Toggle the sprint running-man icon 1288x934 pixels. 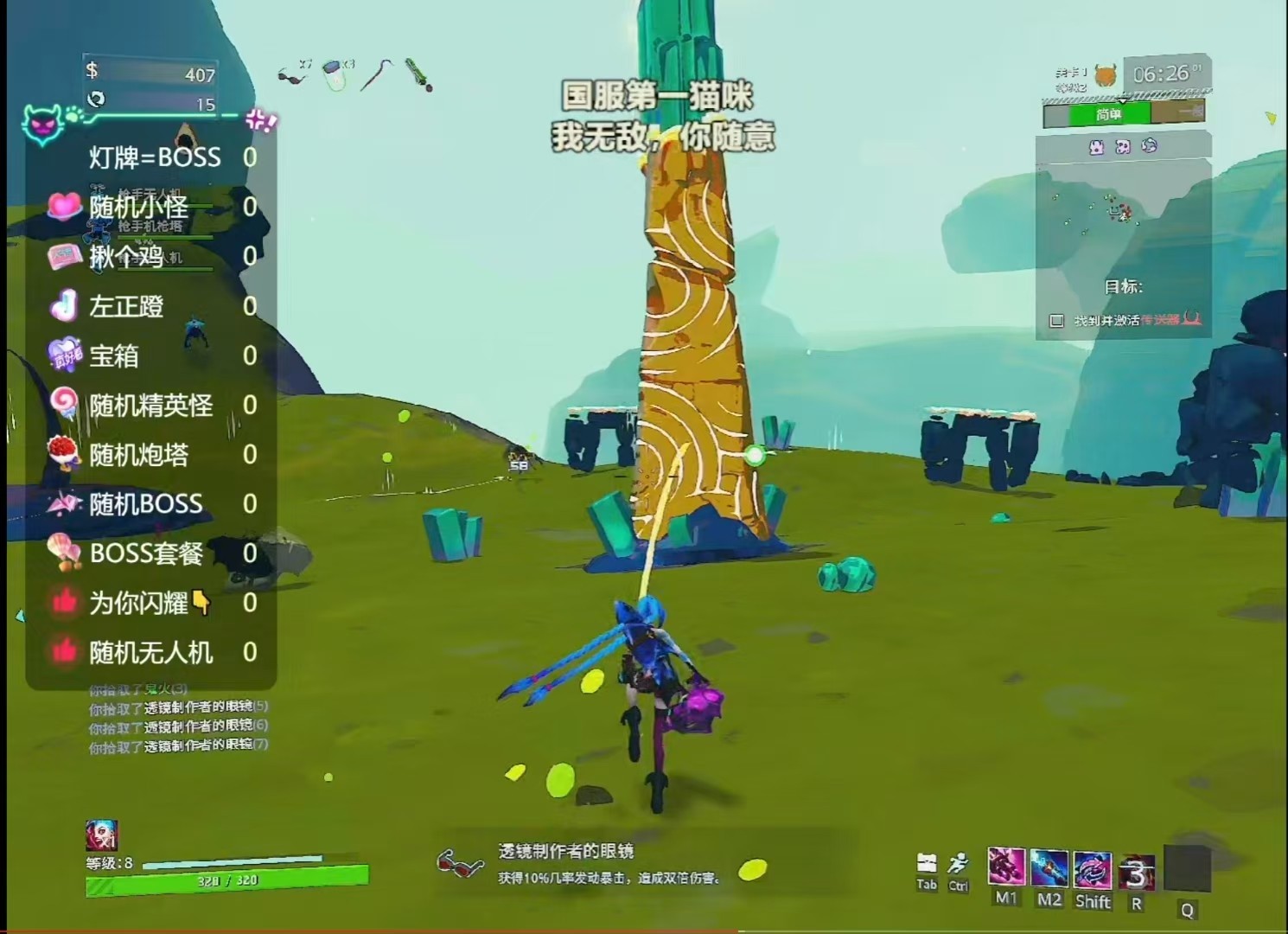[958, 863]
